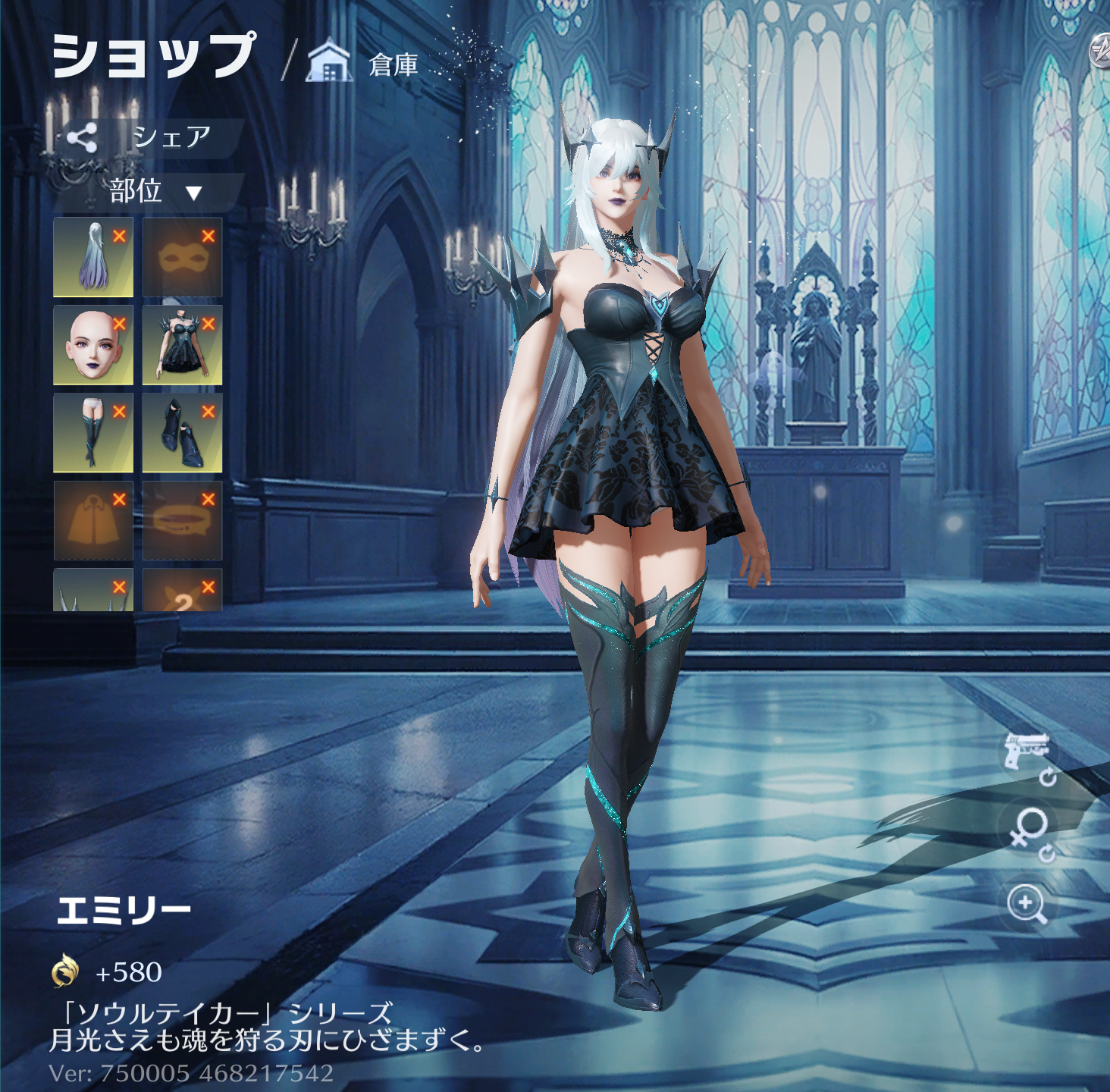Image resolution: width=1110 pixels, height=1092 pixels.
Task: Select the orange cape slot
Action: click(x=92, y=521)
